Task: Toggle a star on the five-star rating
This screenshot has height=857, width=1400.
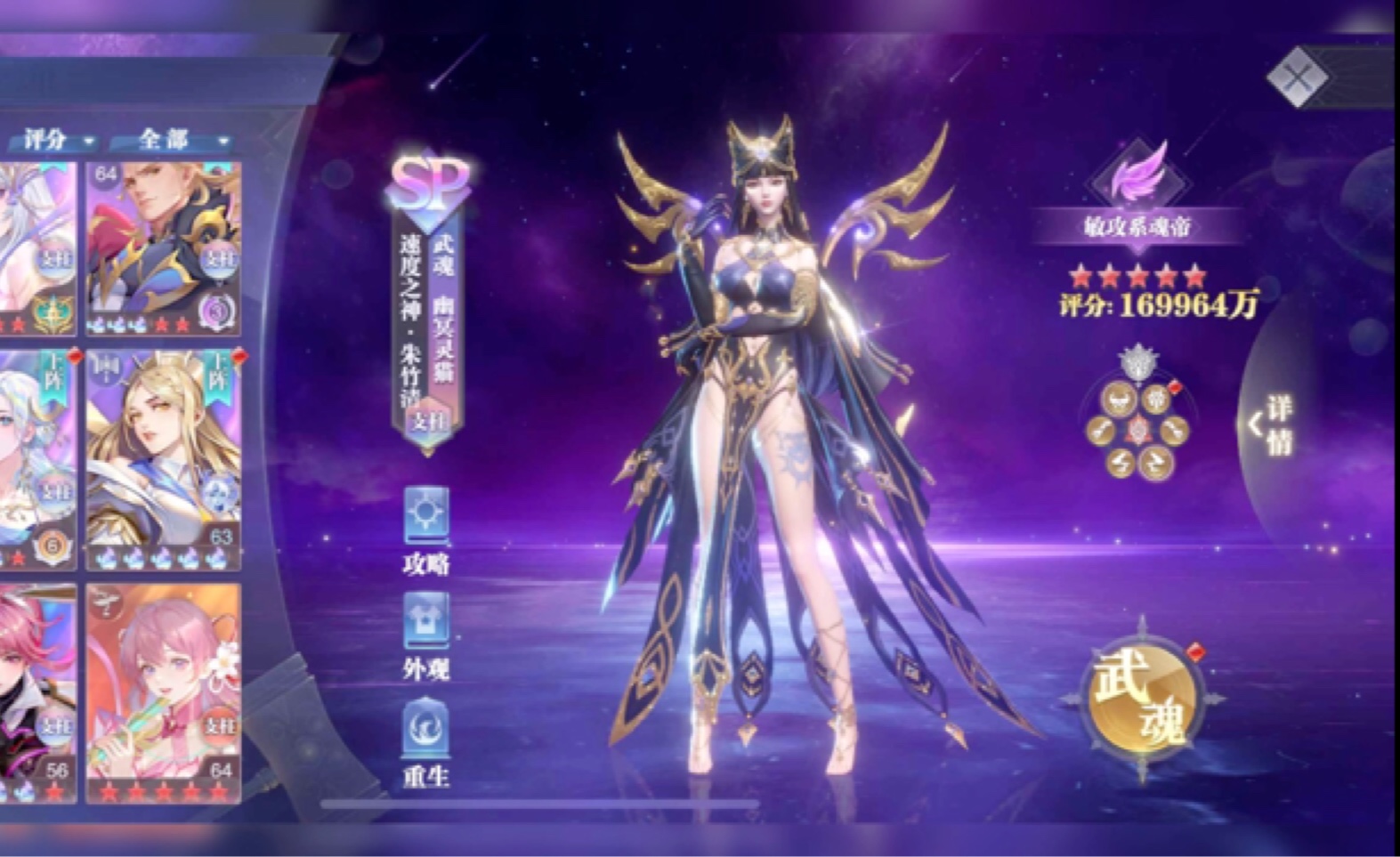Action: coord(1137,276)
